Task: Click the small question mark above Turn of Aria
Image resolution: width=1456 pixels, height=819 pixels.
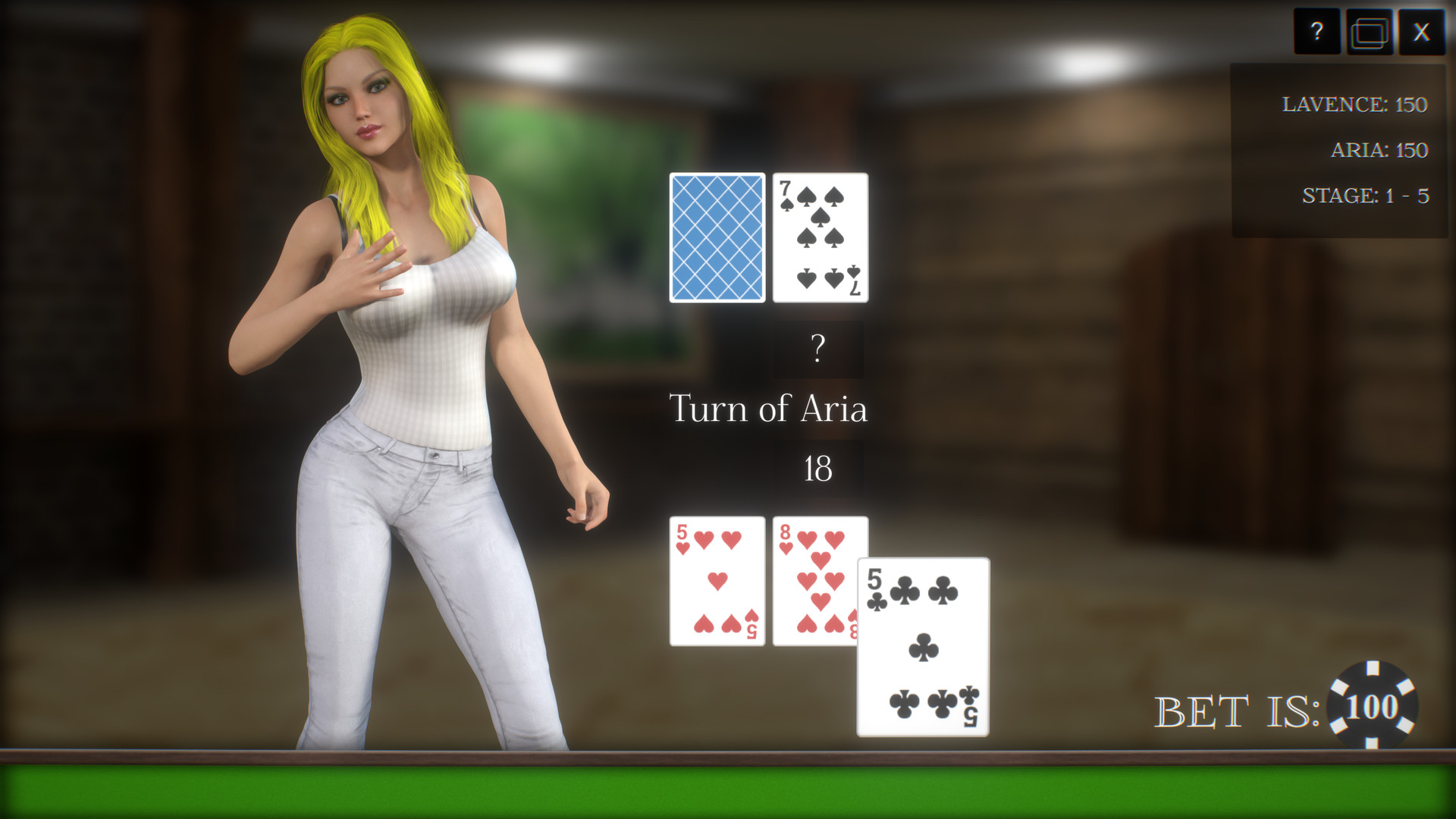Action: (817, 348)
